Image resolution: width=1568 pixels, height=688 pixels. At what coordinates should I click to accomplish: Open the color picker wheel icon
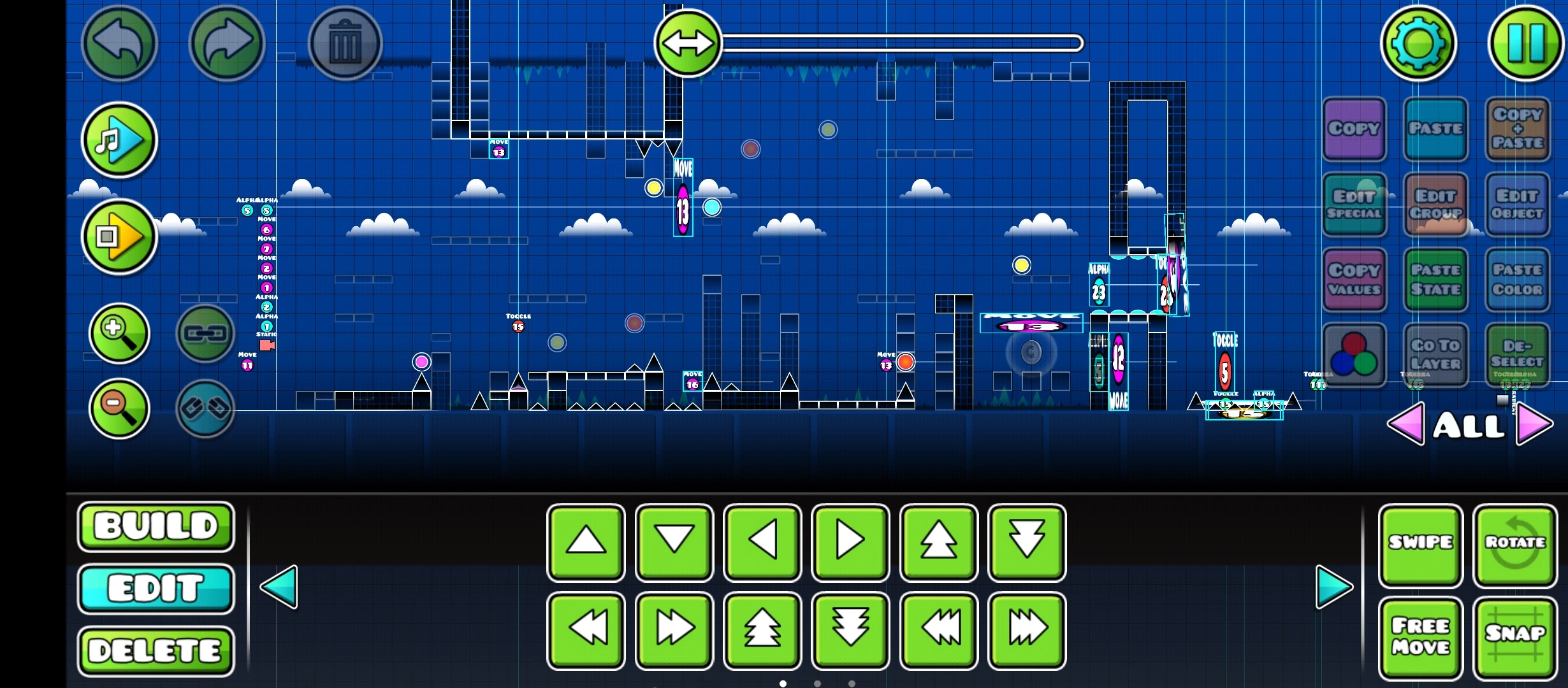(1354, 354)
